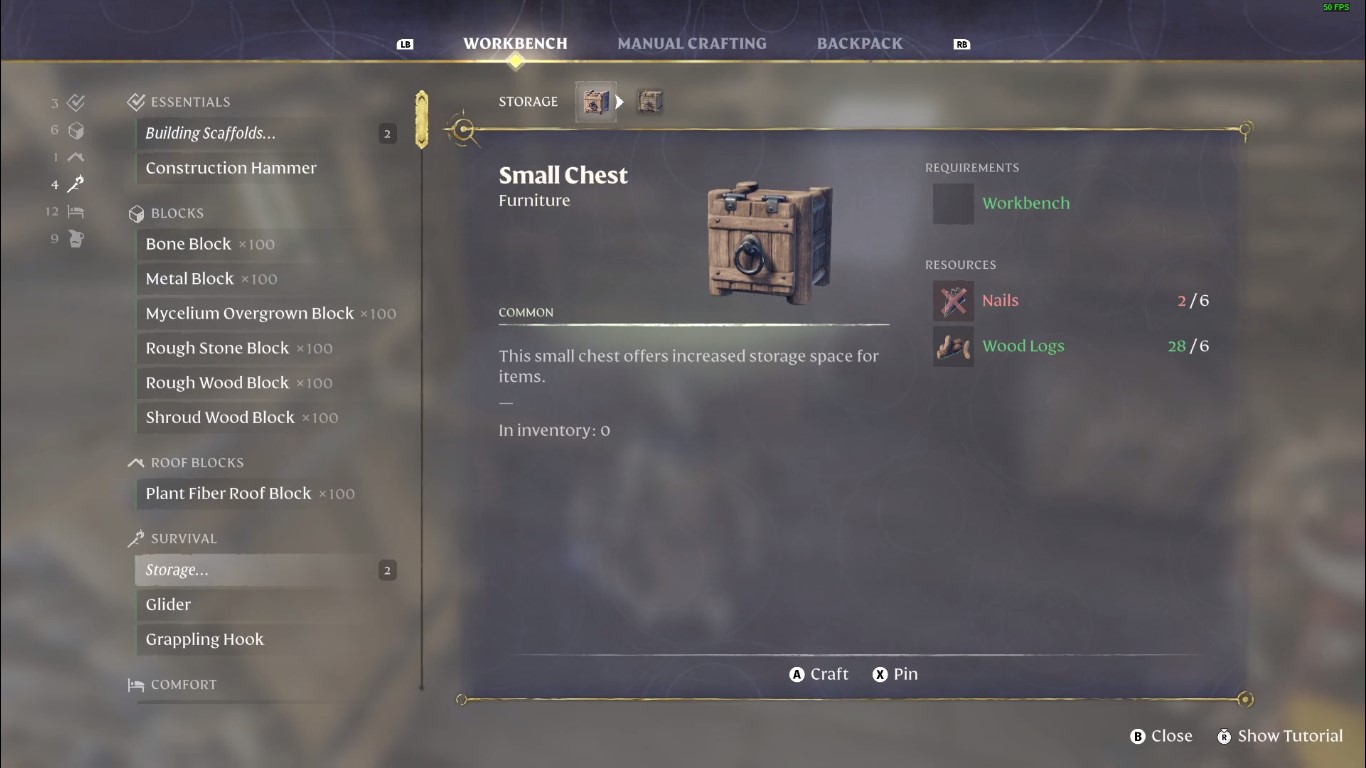Select the Roof Blocks category icon

point(74,156)
